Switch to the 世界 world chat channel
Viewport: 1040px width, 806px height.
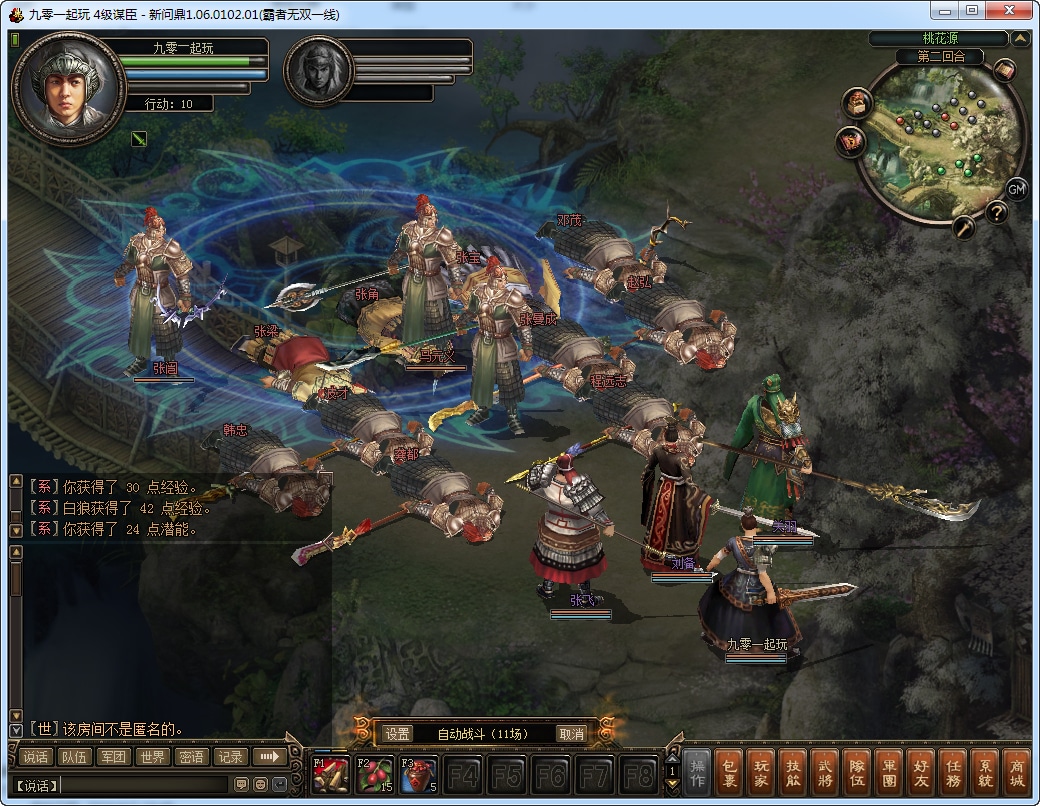151,757
